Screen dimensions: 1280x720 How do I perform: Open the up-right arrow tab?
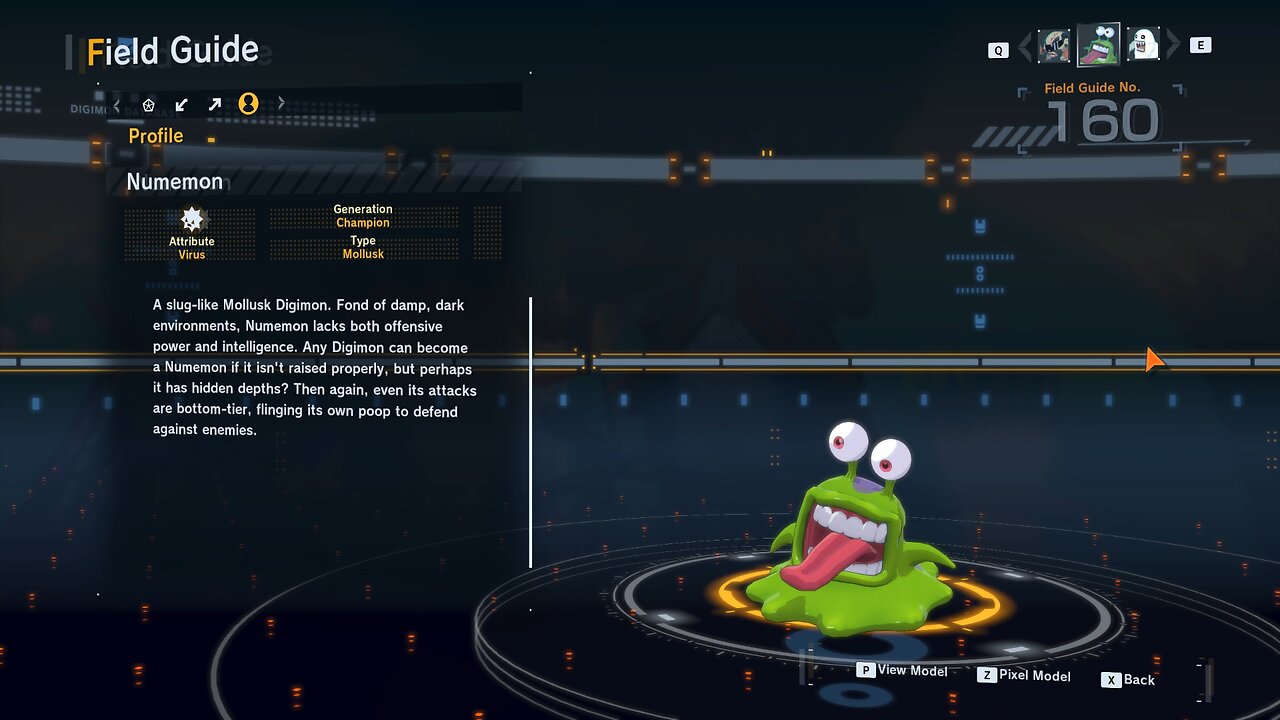click(x=214, y=104)
